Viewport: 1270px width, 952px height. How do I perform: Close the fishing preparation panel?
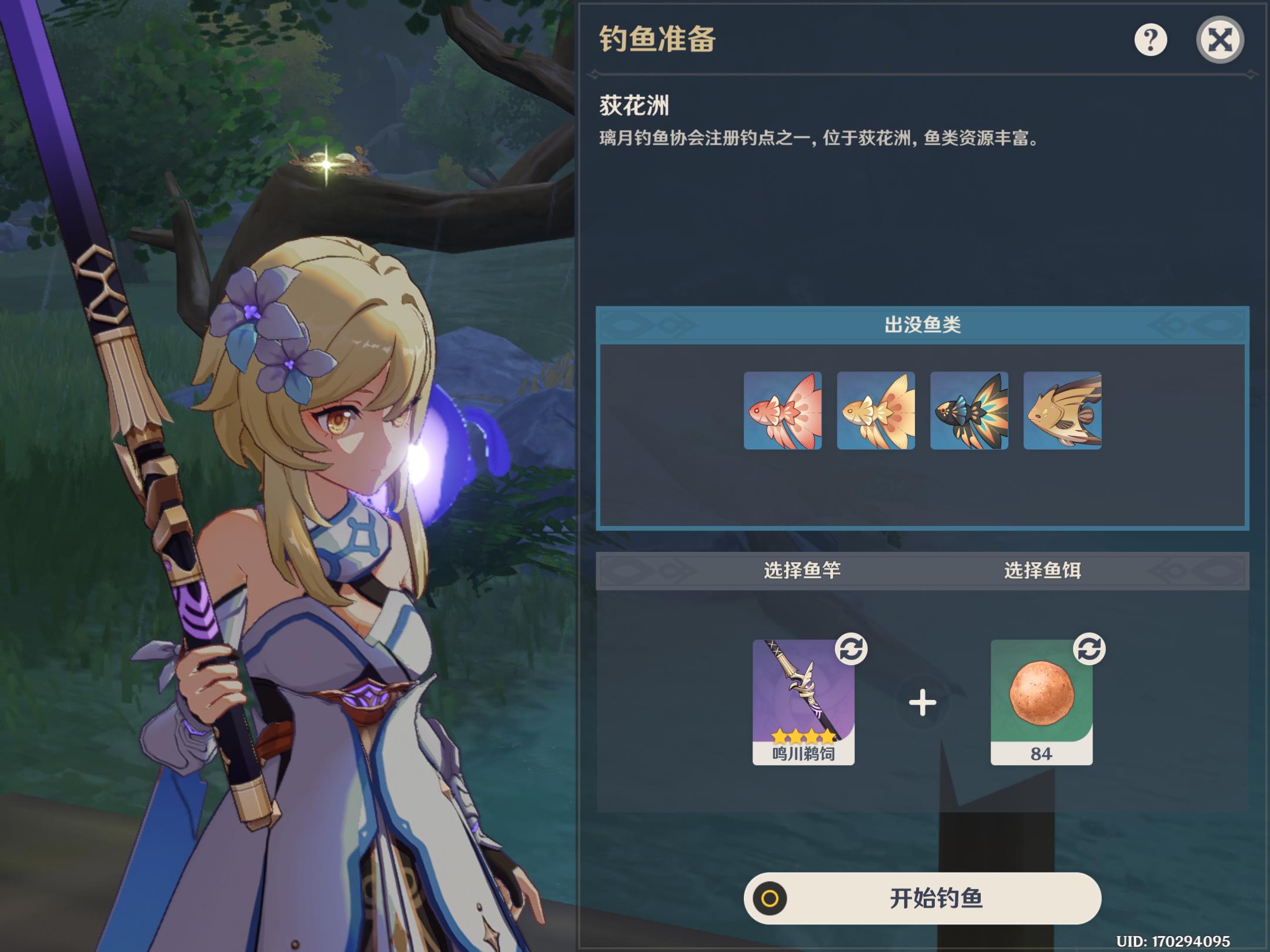[x=1219, y=40]
